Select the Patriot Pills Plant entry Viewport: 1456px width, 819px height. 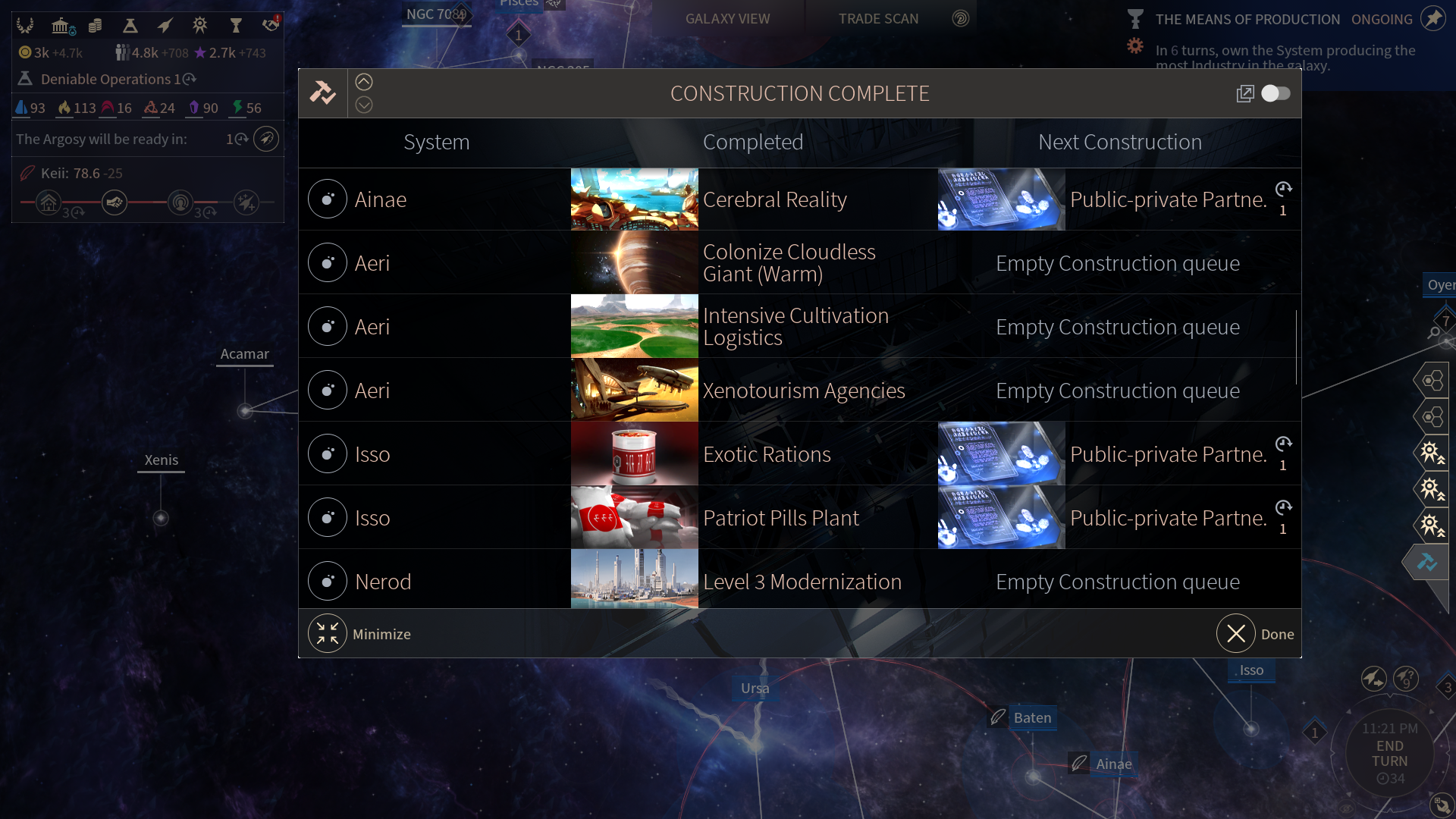[x=780, y=518]
